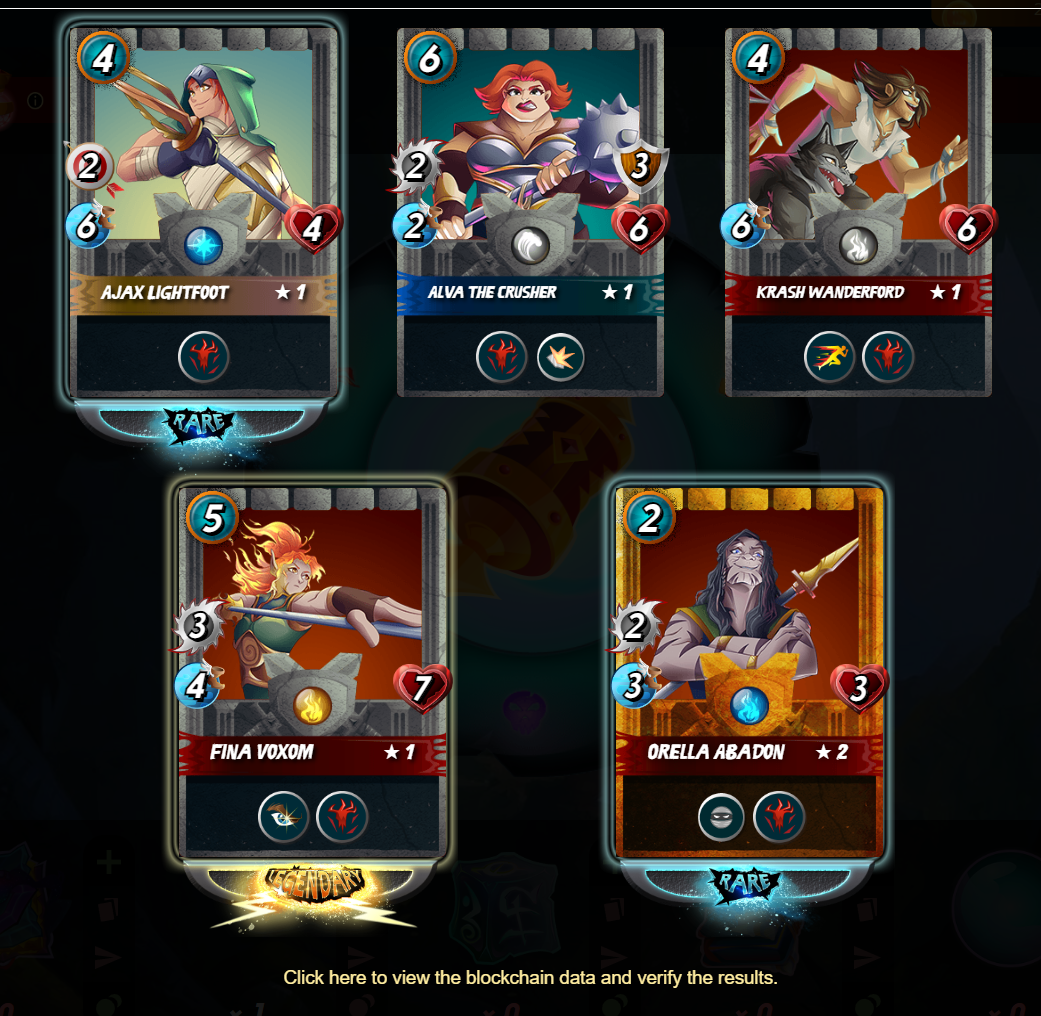Click Alva the Crusher's Shield ability icon
The image size is (1041, 1016).
561,358
